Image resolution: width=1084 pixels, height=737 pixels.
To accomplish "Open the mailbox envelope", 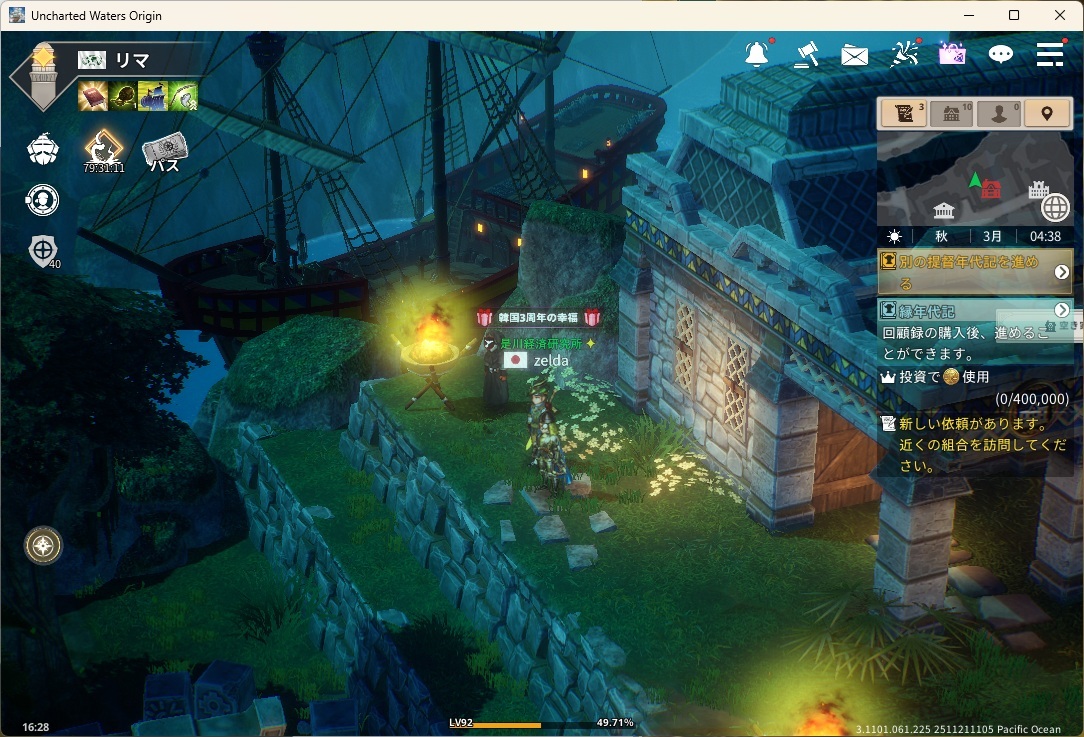I will (854, 55).
